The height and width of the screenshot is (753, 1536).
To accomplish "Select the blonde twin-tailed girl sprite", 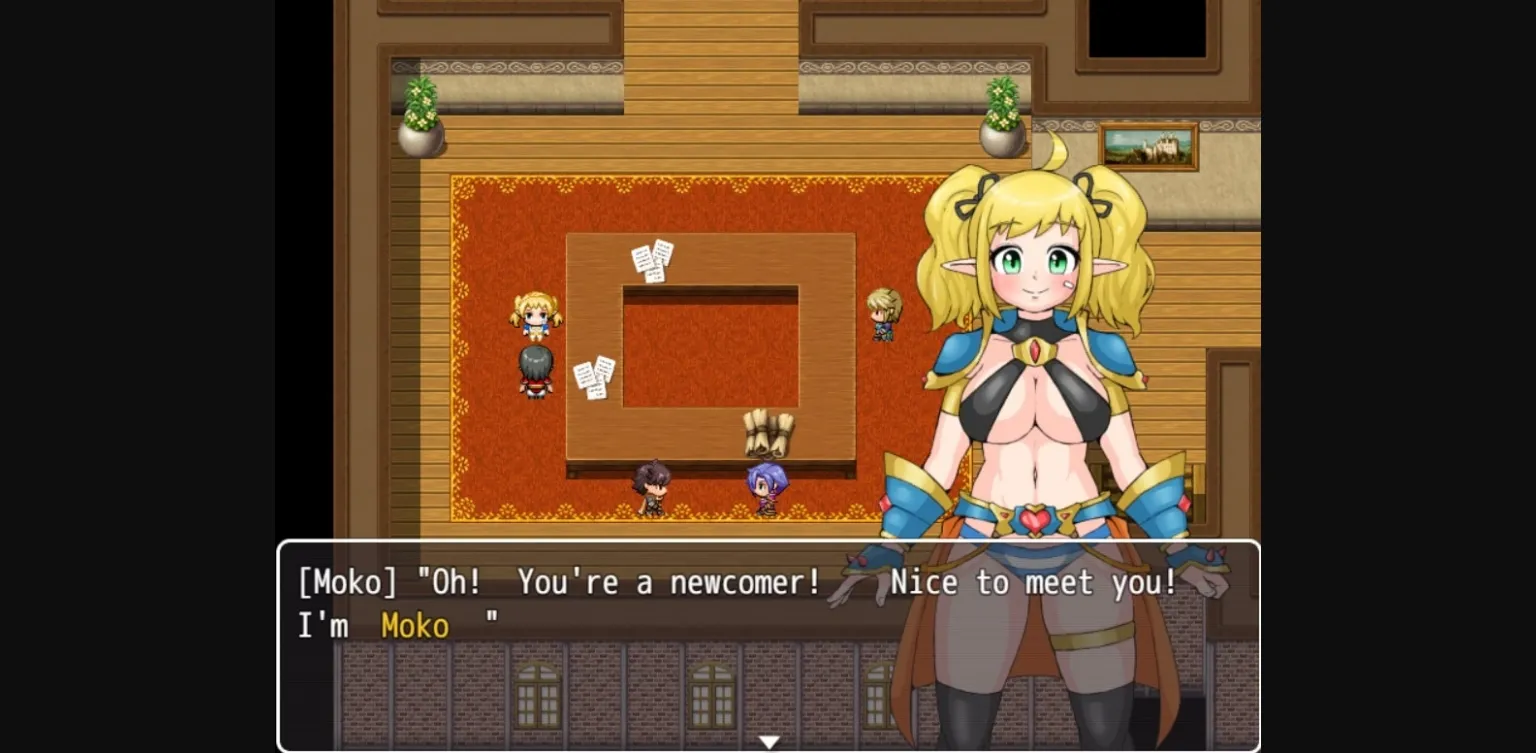I will click(x=535, y=315).
